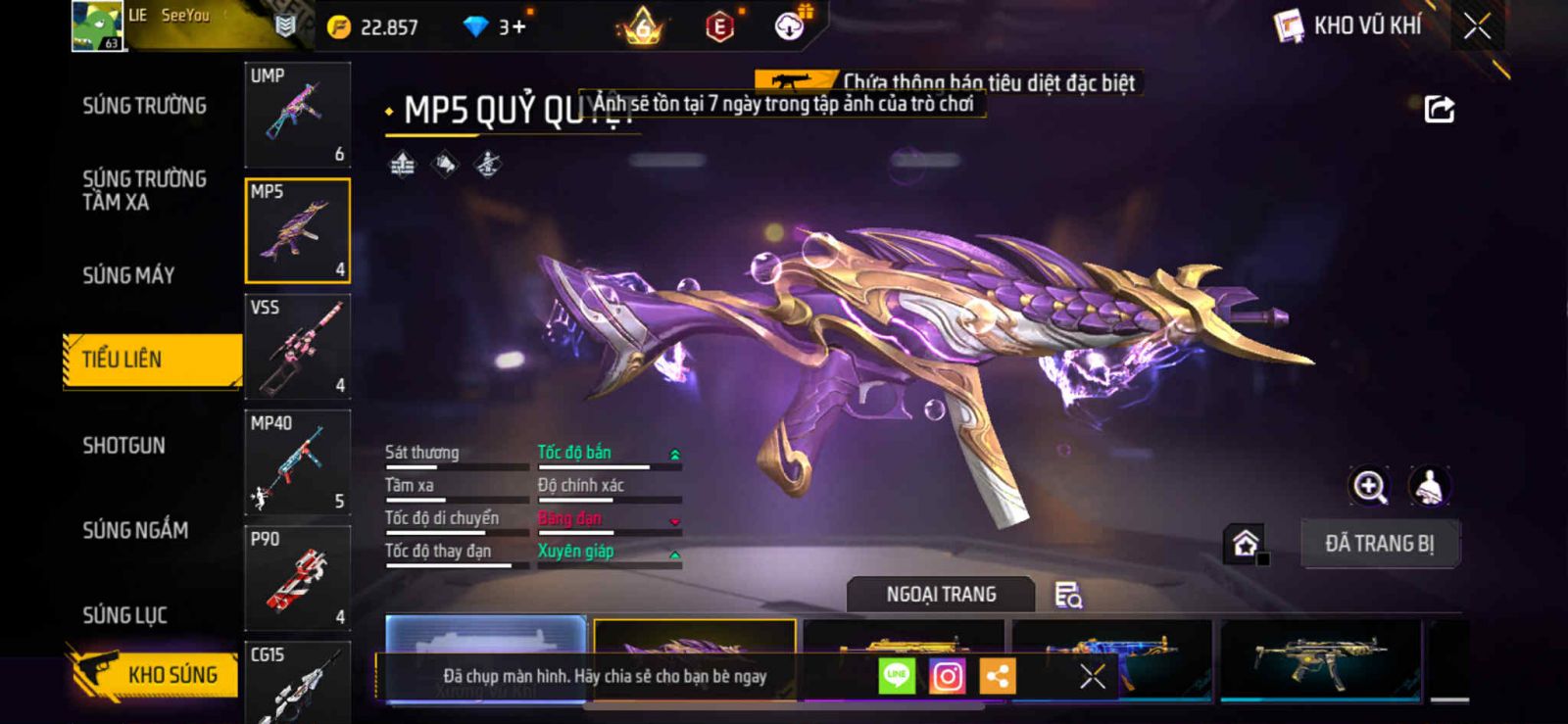Share the weapon via top-right share icon

pos(1439,109)
